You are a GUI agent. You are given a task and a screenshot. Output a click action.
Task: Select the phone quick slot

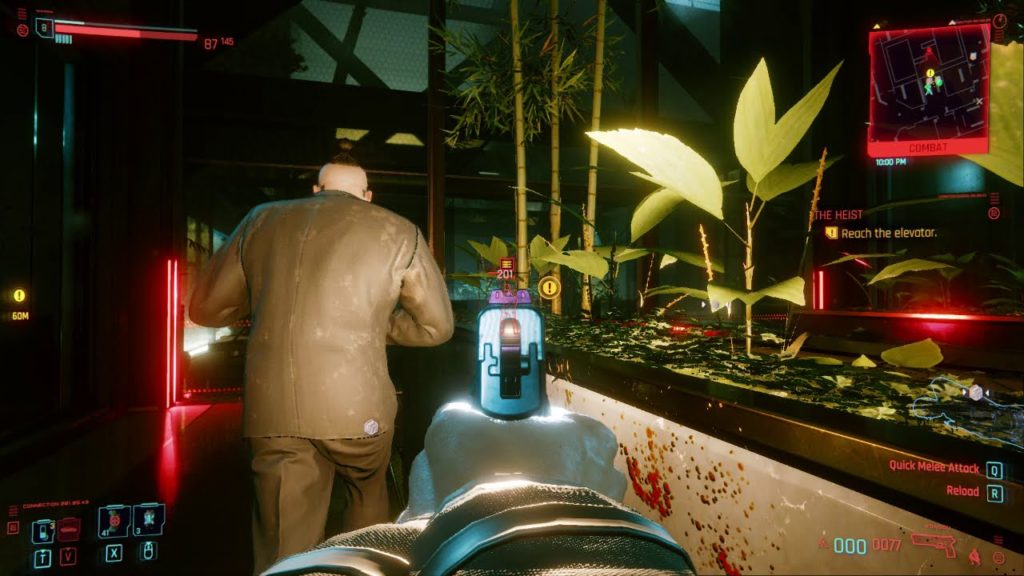(x=42, y=530)
